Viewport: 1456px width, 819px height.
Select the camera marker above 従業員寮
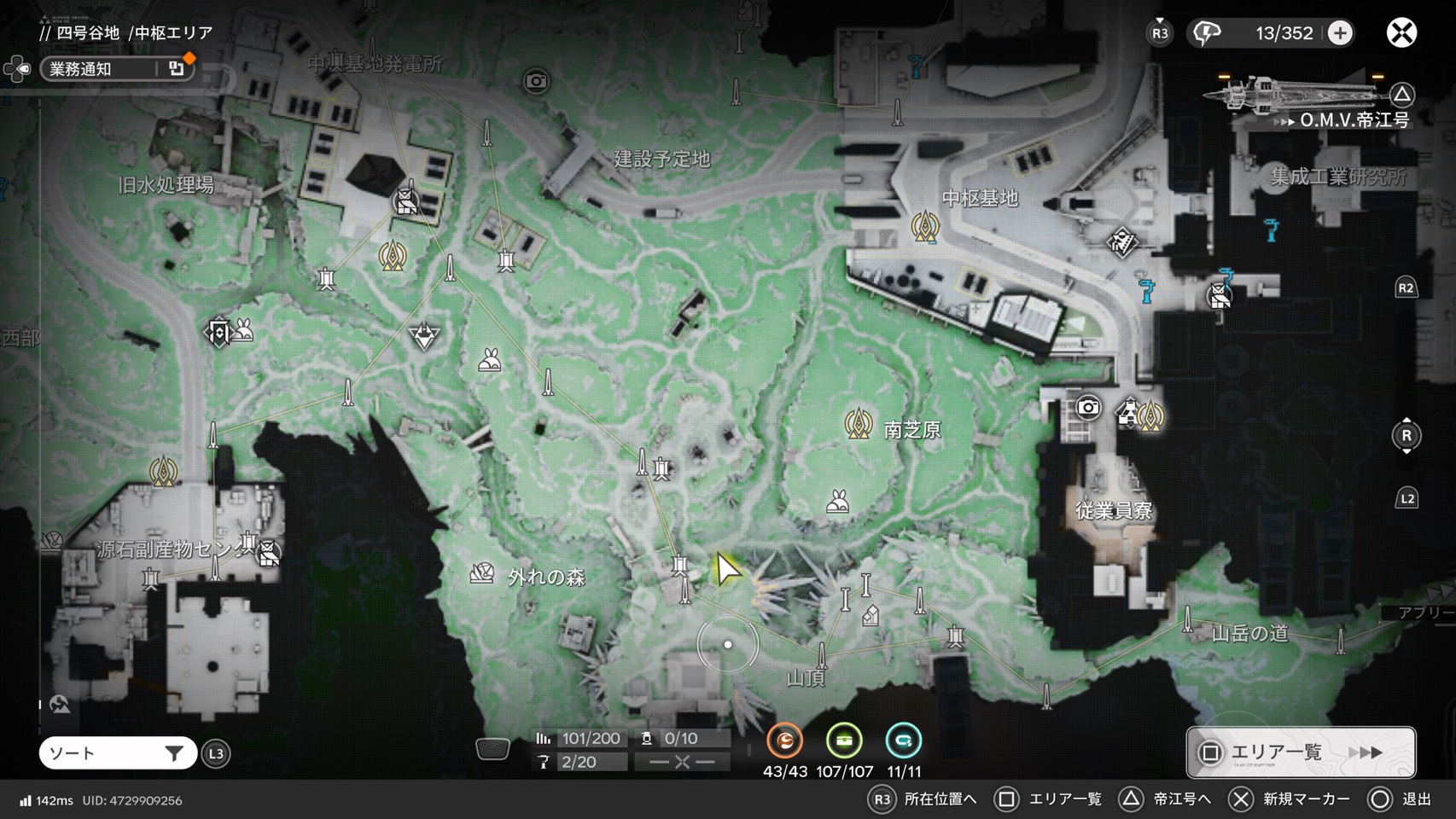[x=1087, y=408]
